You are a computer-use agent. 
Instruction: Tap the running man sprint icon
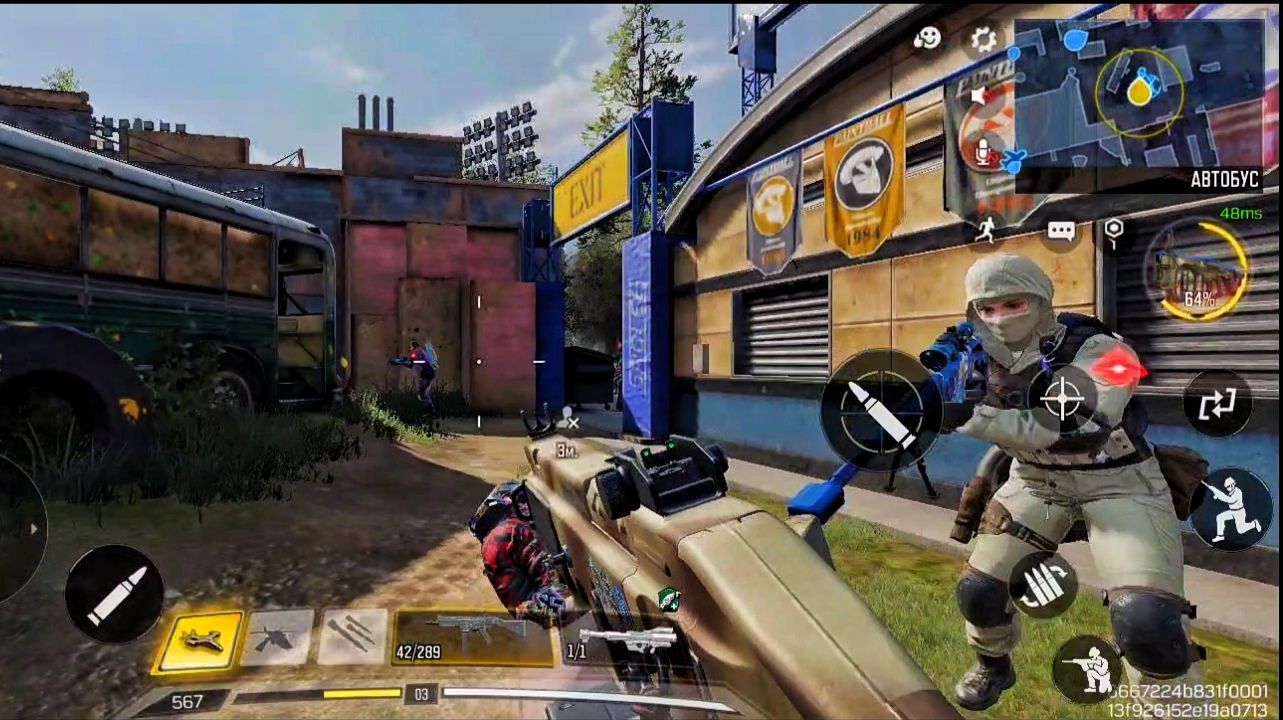coord(987,231)
